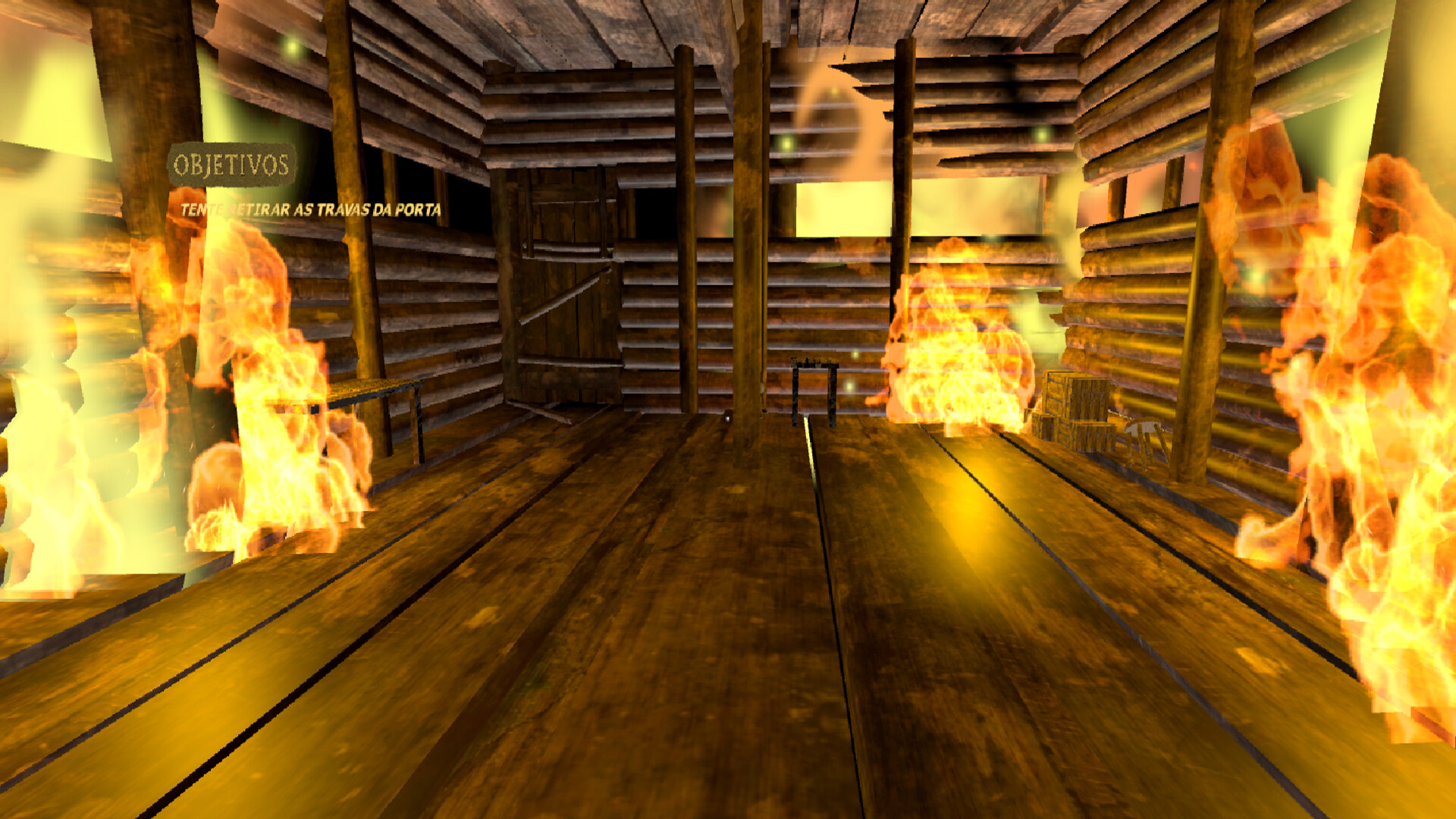Click the bright window opening on the right wall
The height and width of the screenshot is (819, 1456).
(918, 205)
